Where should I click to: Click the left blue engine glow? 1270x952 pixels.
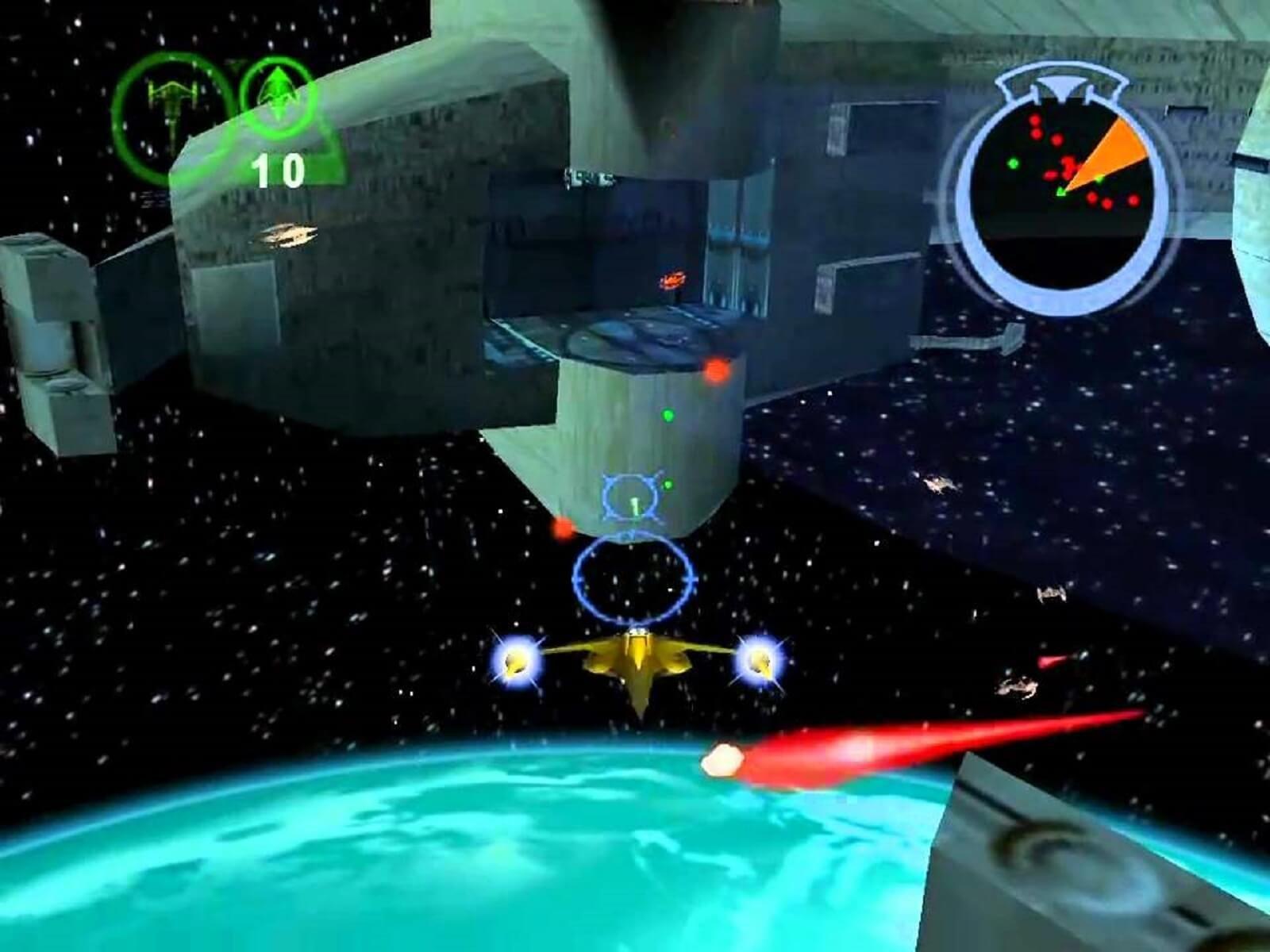517,658
